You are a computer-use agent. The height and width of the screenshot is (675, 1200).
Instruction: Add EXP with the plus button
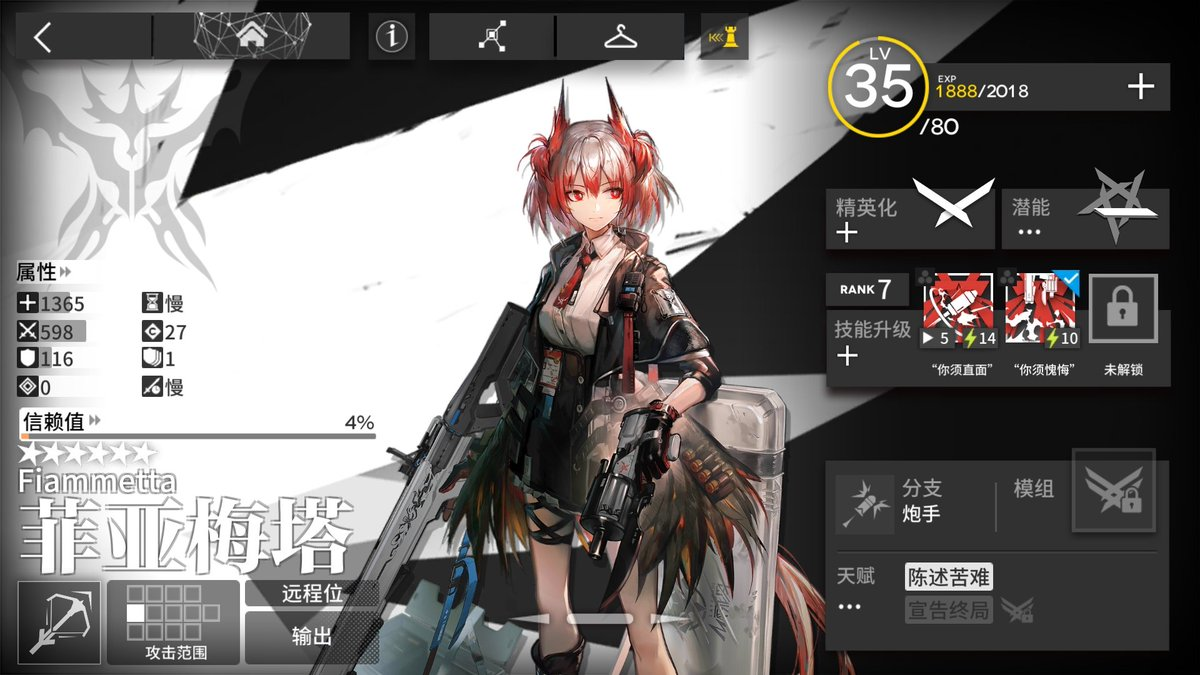coord(1140,88)
